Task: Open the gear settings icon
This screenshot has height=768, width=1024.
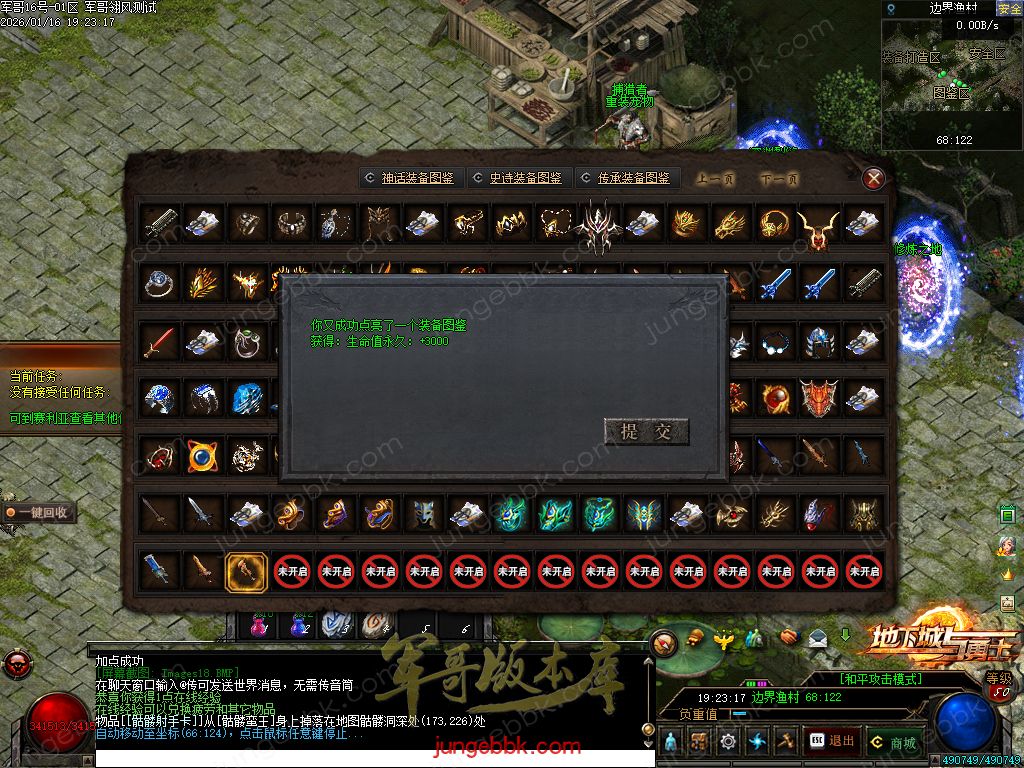Action: (x=728, y=742)
